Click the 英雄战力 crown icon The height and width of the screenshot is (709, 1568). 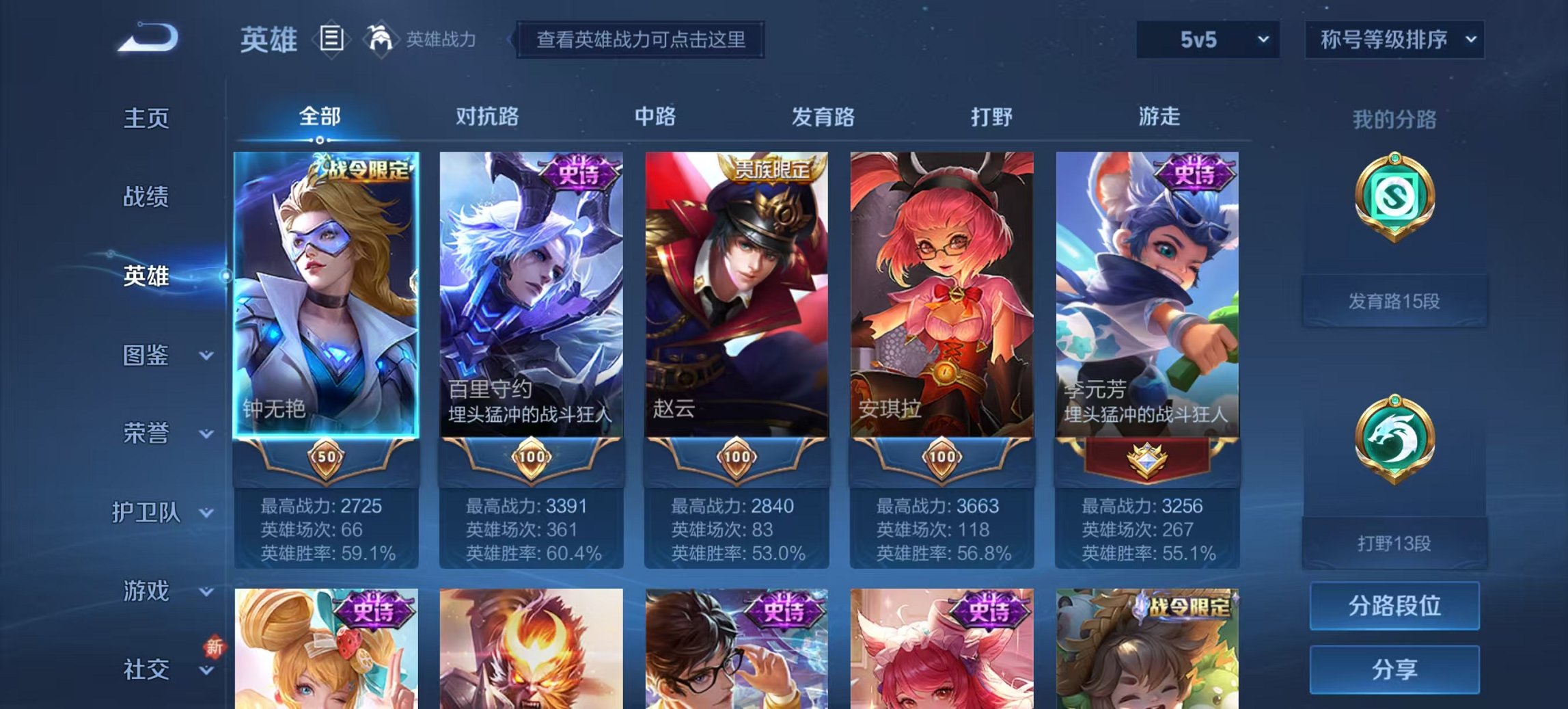coord(381,41)
